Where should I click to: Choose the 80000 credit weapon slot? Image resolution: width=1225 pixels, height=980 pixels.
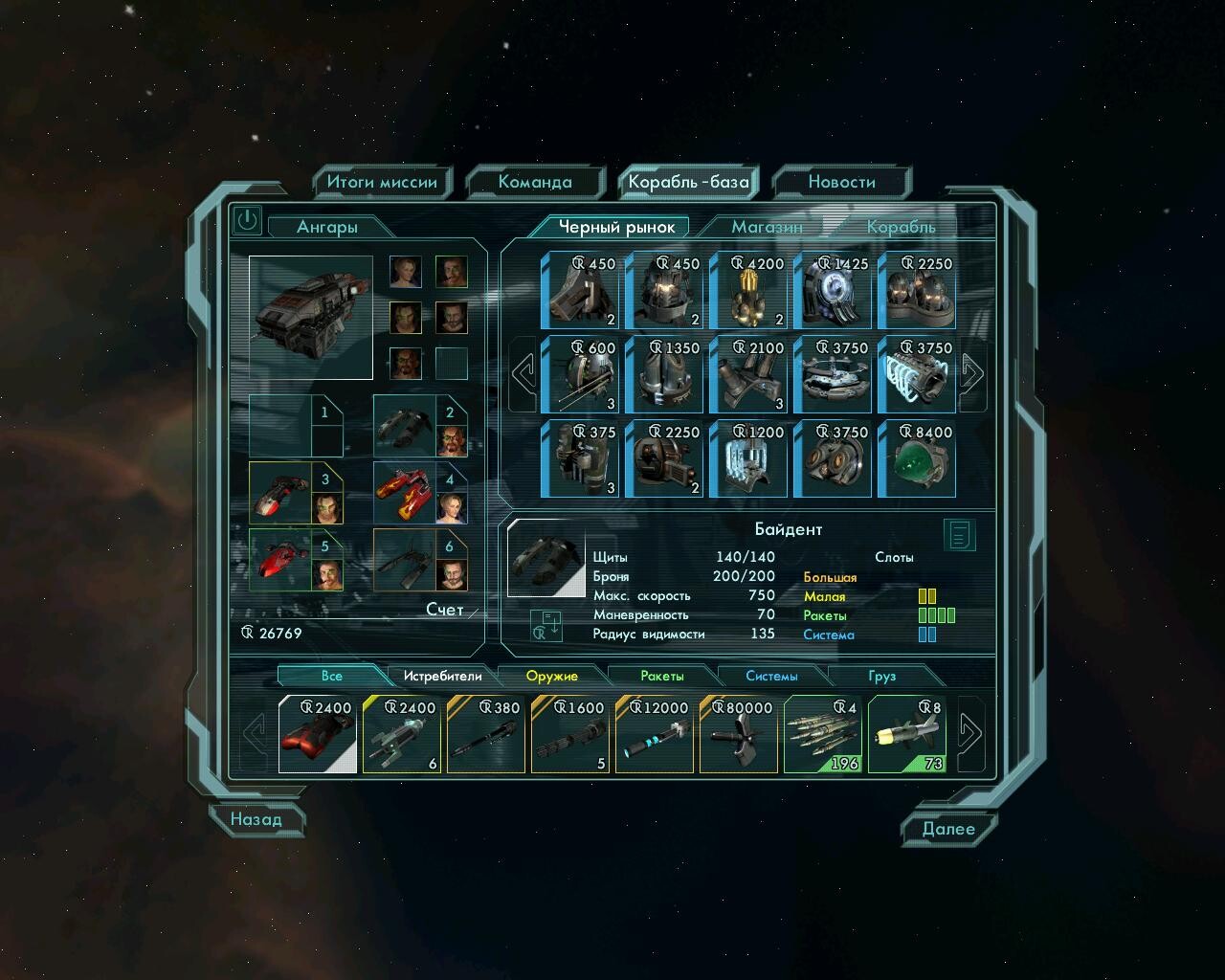point(740,734)
